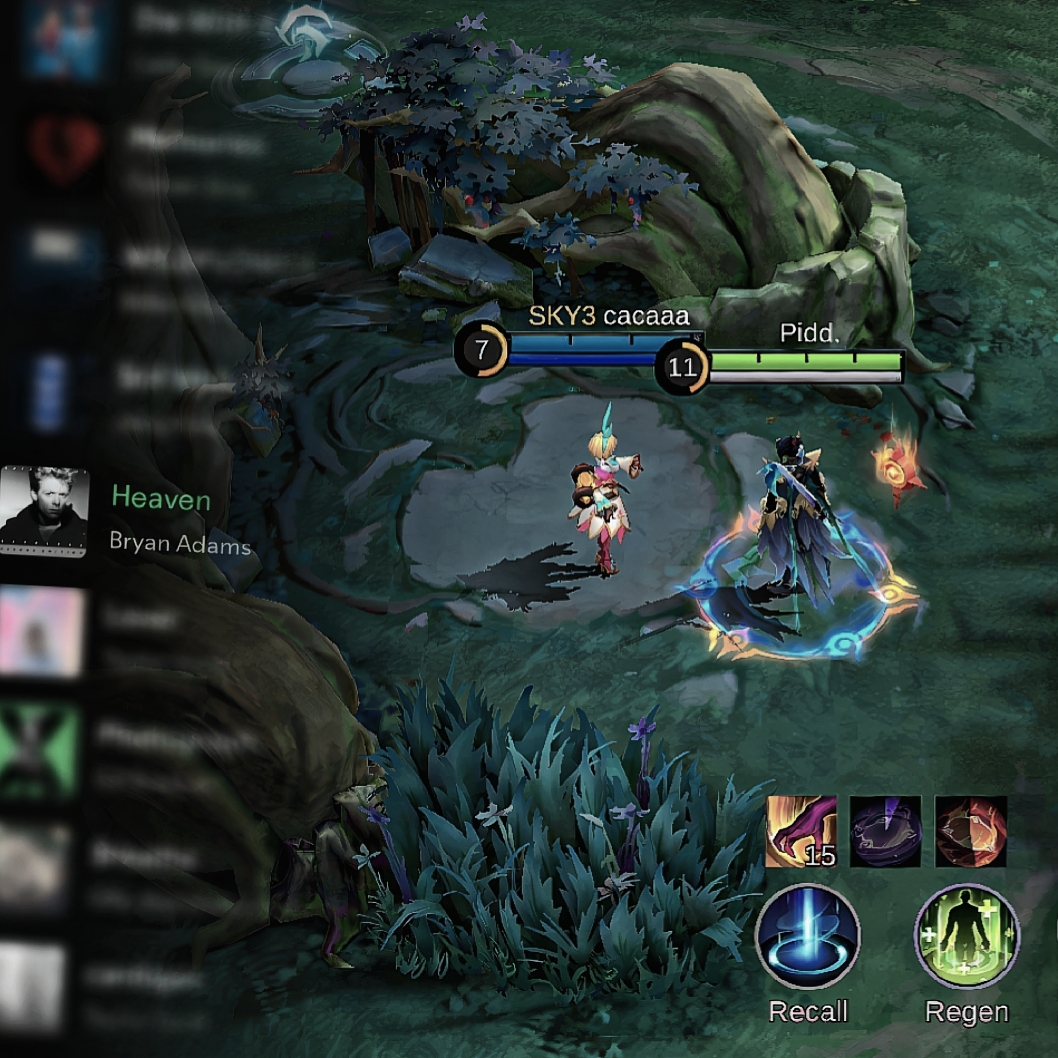Use the Regen heal button

pyautogui.click(x=966, y=936)
